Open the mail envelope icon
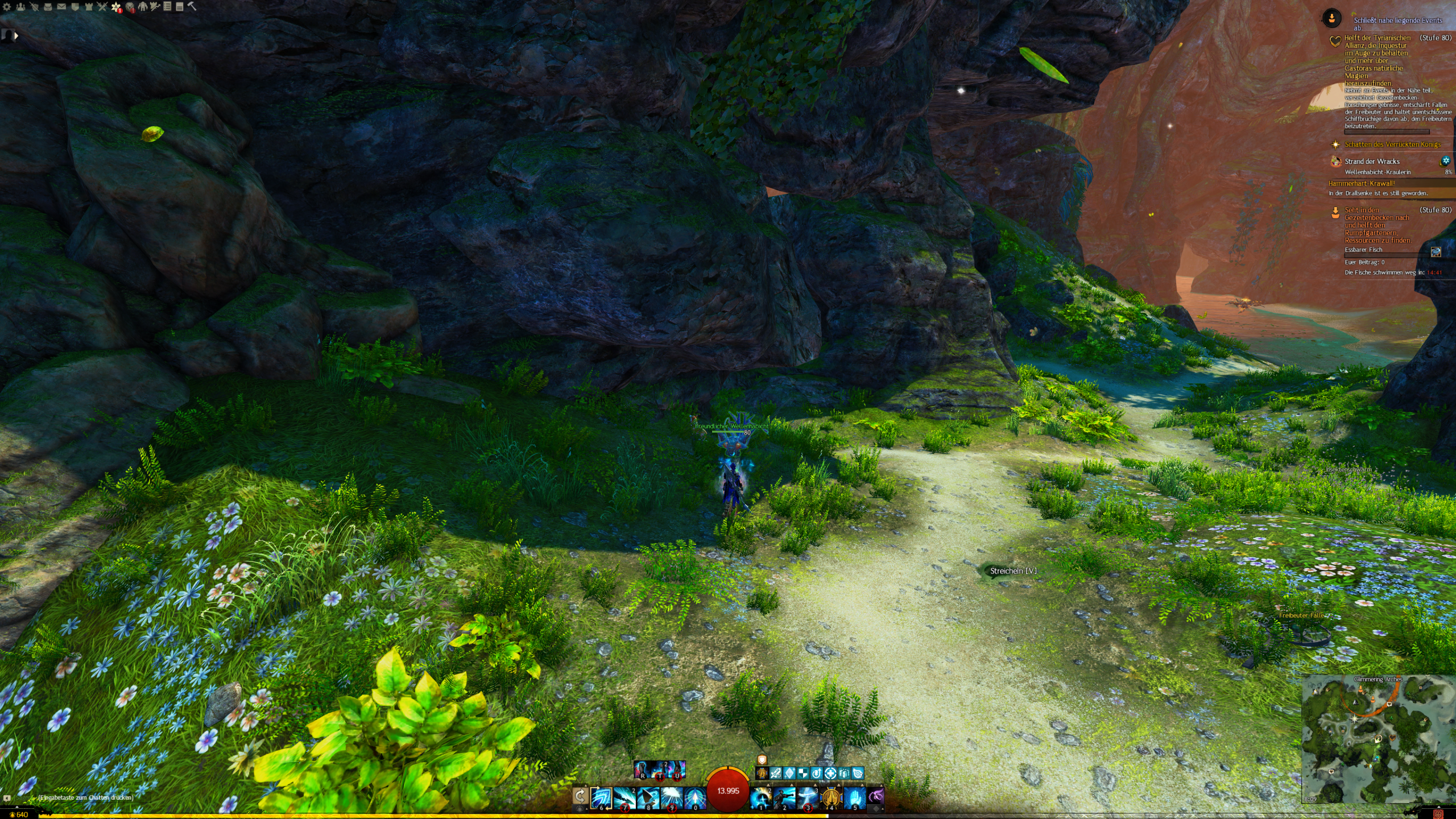Image resolution: width=1456 pixels, height=819 pixels. click(x=61, y=7)
